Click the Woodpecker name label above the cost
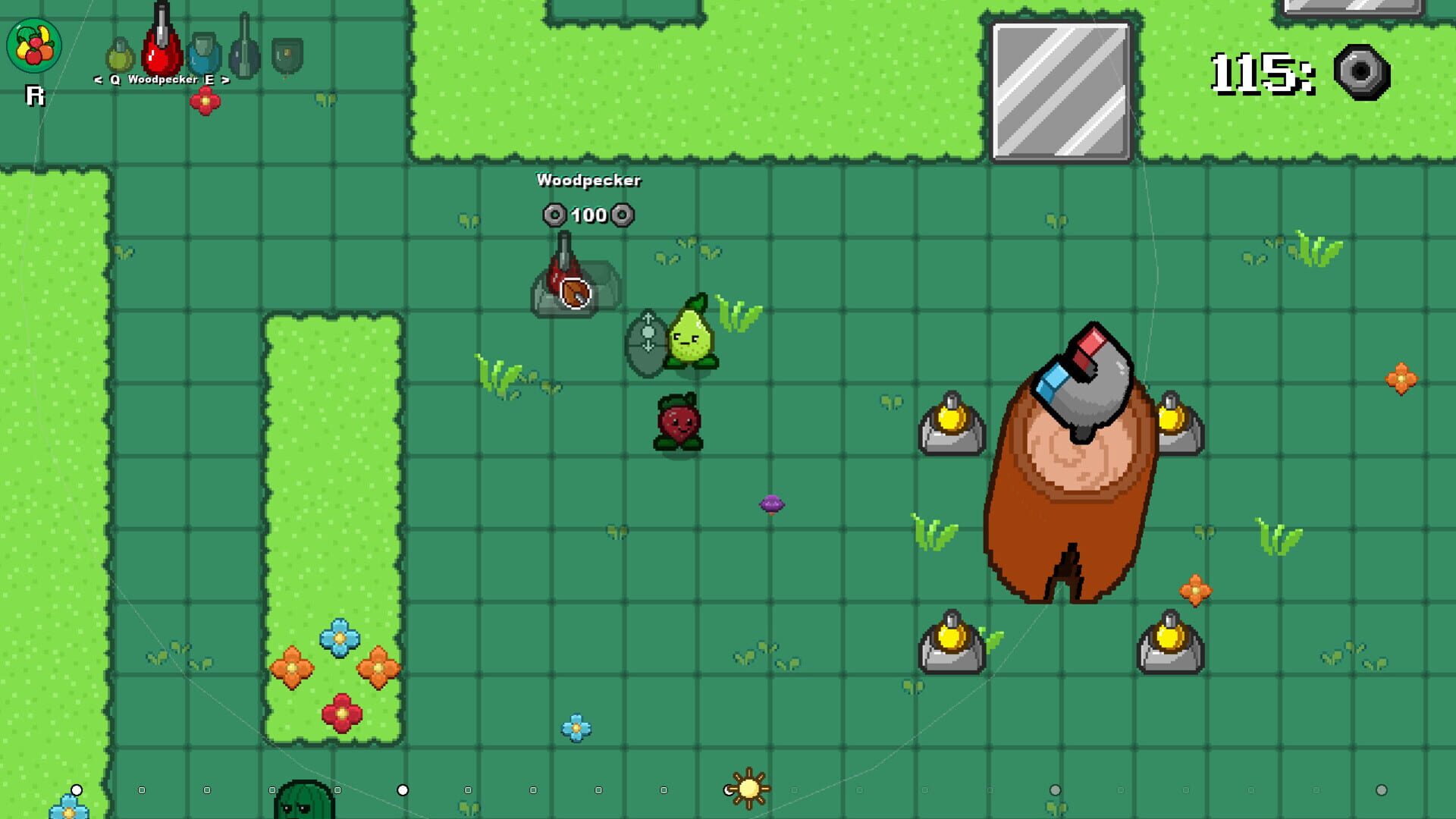This screenshot has width=1456, height=819. [589, 181]
